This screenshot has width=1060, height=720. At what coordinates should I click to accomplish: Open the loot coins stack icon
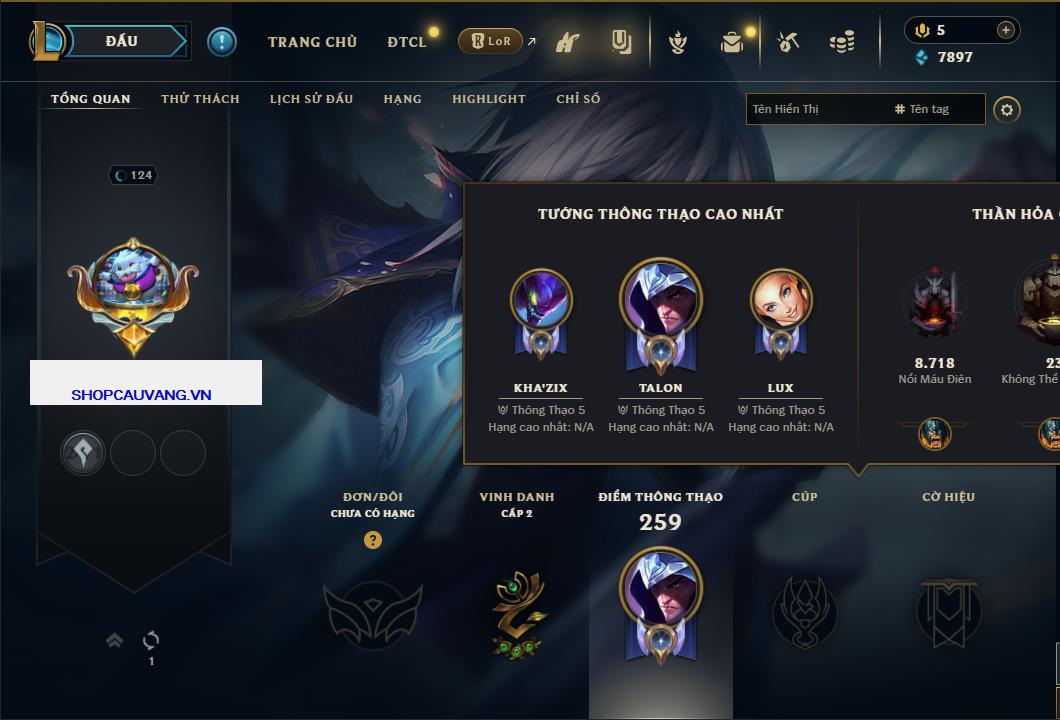(x=842, y=42)
